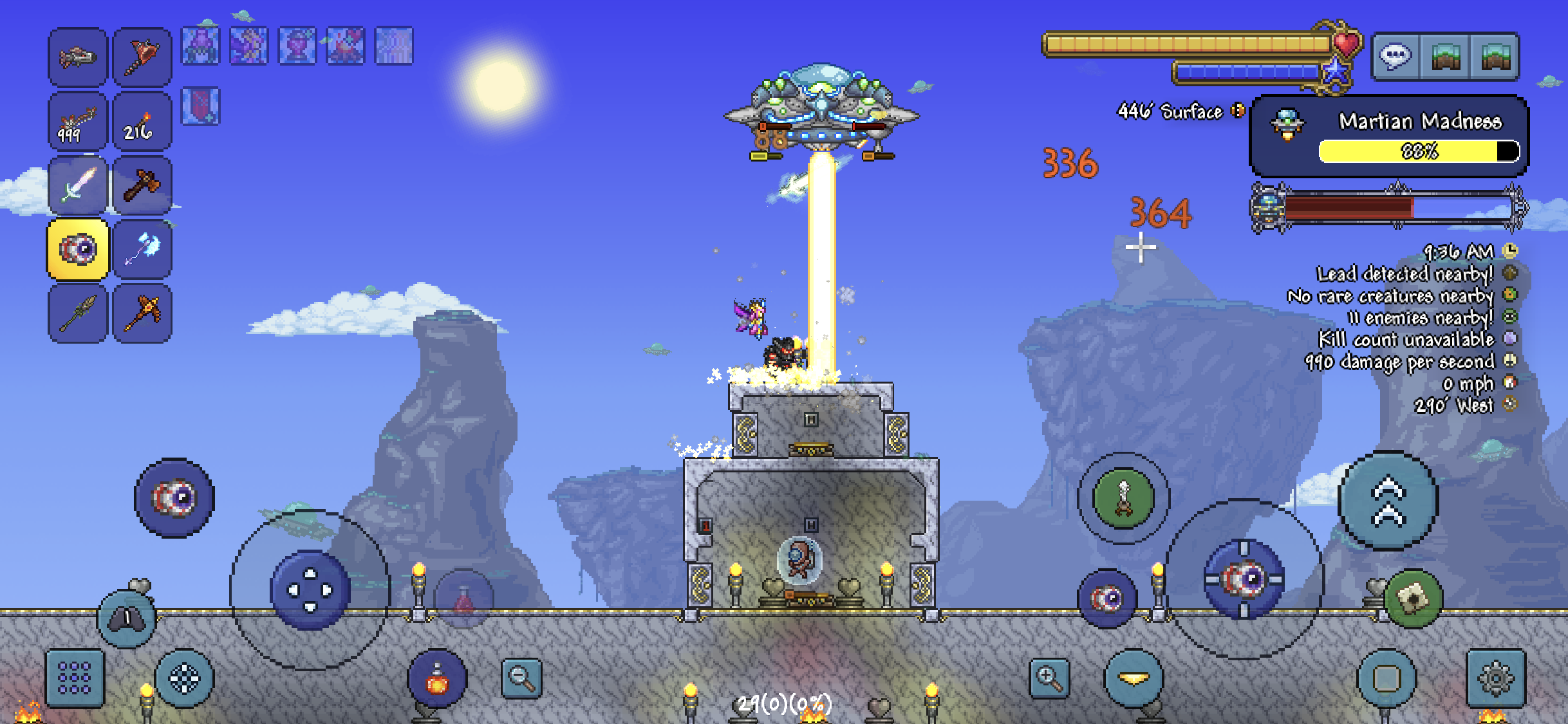The image size is (1568, 724).
Task: Tap the double-arrow jump button
Action: tap(1388, 501)
